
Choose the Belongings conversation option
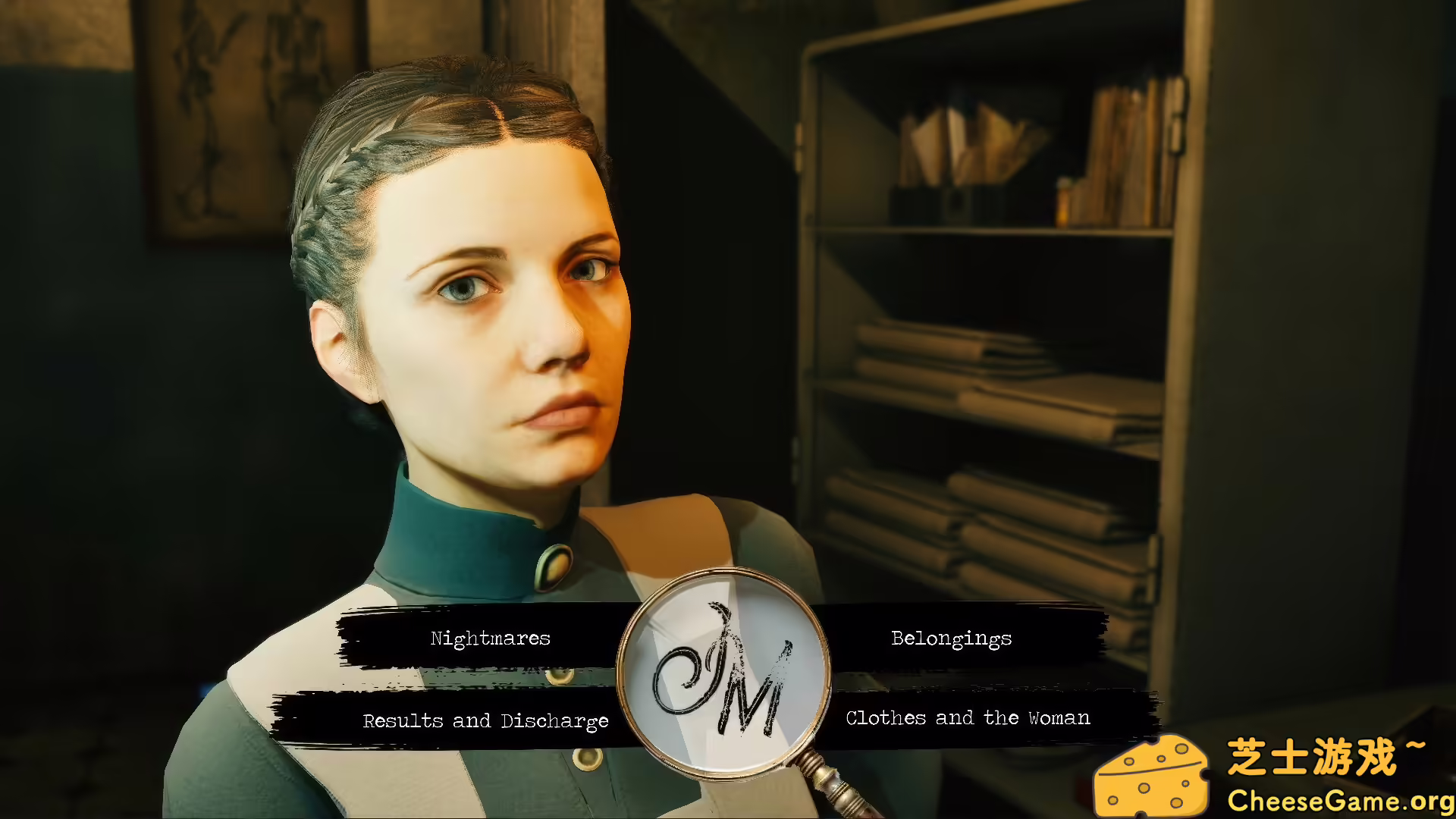(950, 639)
